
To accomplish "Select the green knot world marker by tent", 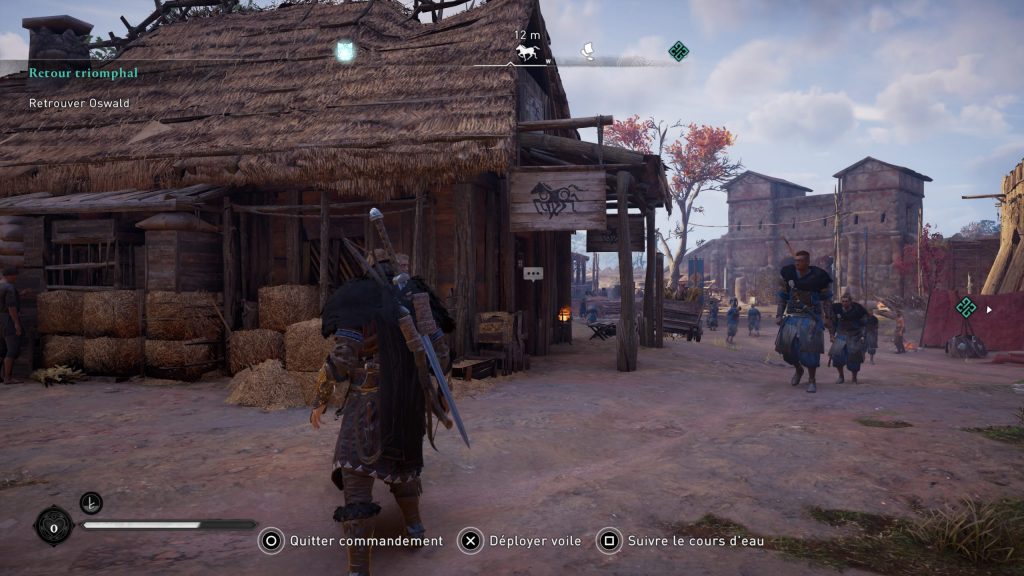I will 965,308.
